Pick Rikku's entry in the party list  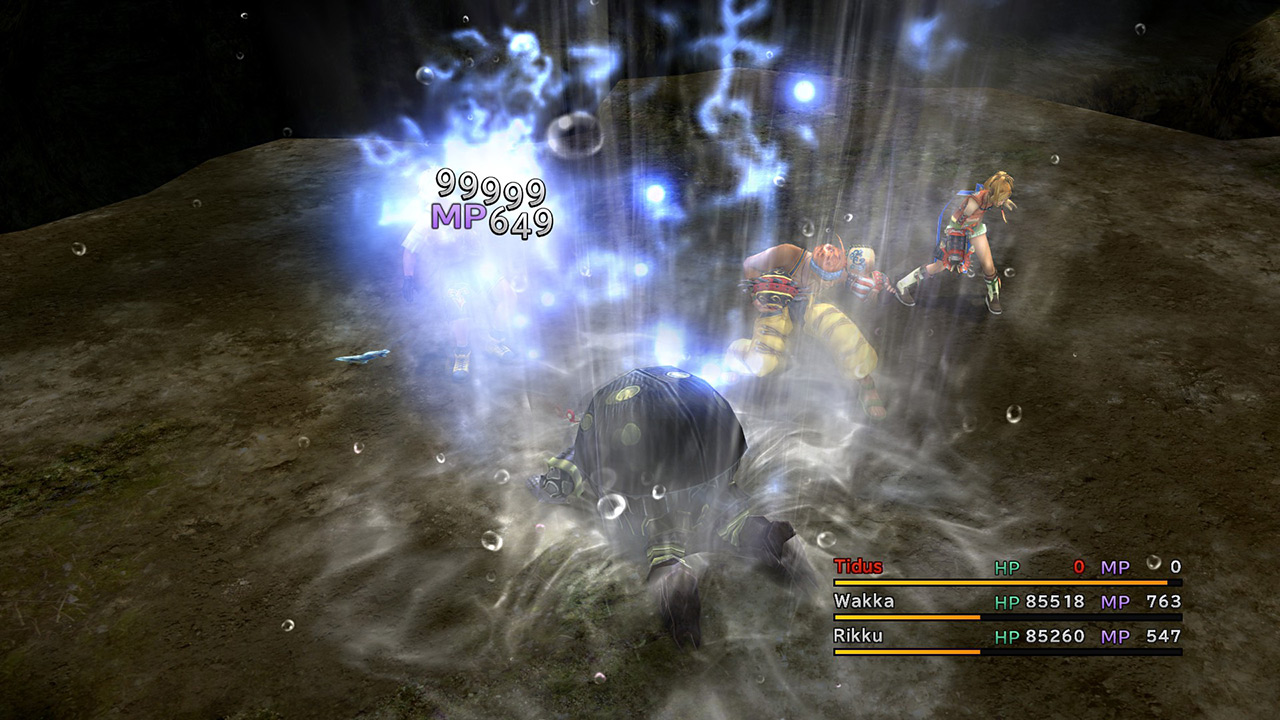[858, 636]
